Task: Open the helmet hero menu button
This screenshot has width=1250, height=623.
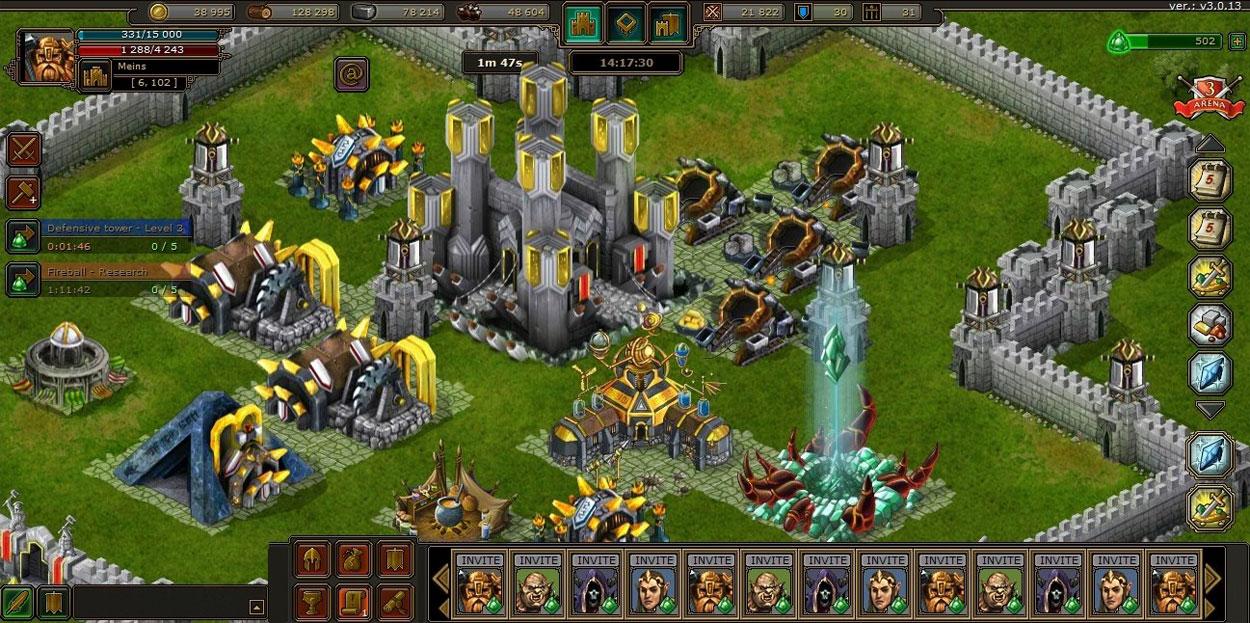Action: click(x=313, y=560)
